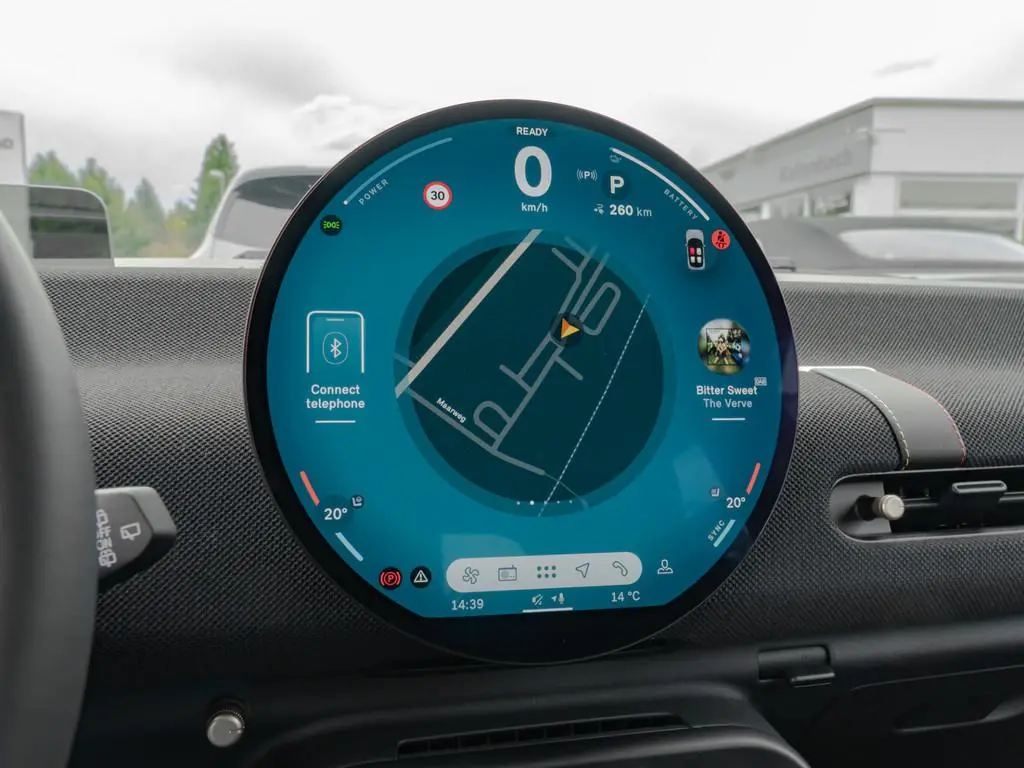Viewport: 1024px width, 768px height.
Task: Tap the Connect telephone Bluetooth widget
Action: [335, 365]
